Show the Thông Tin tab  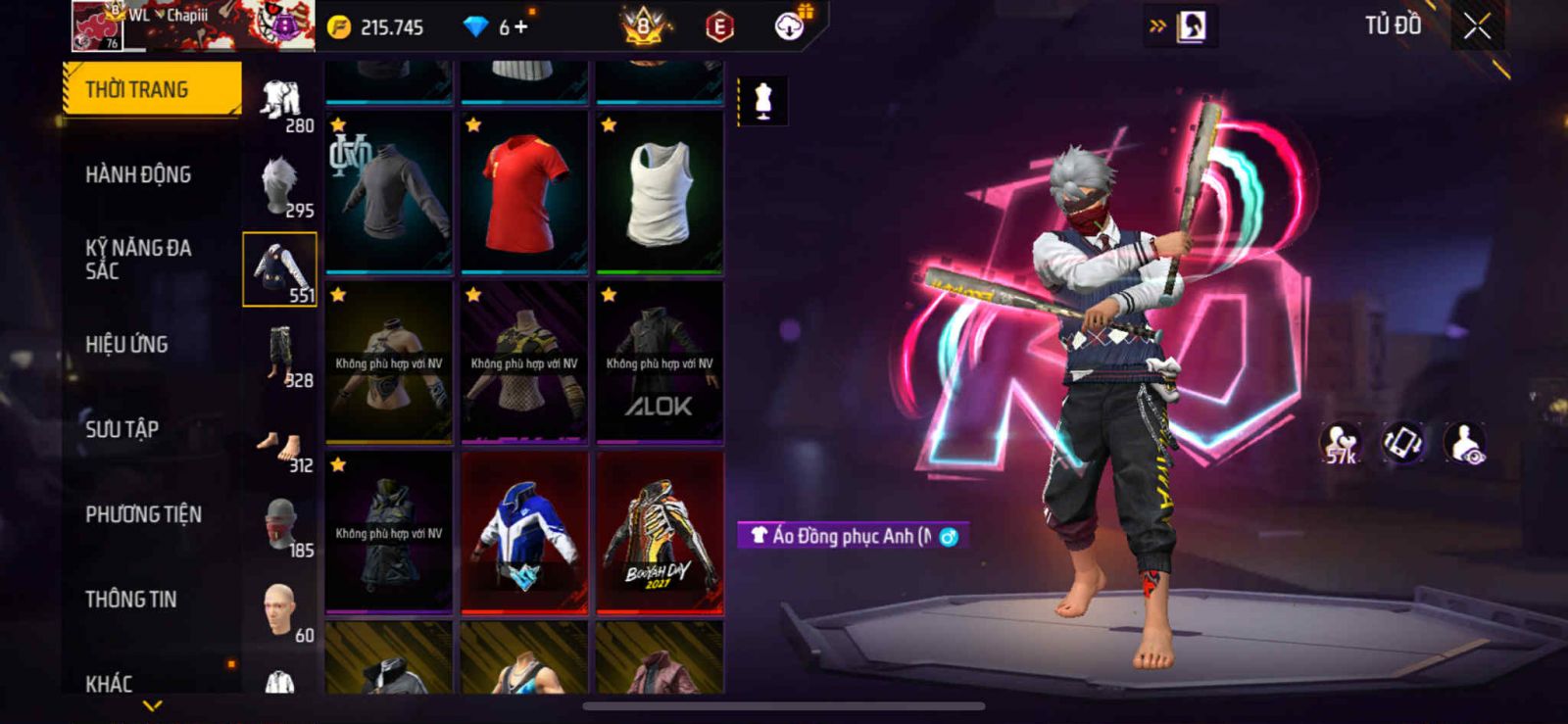click(131, 599)
